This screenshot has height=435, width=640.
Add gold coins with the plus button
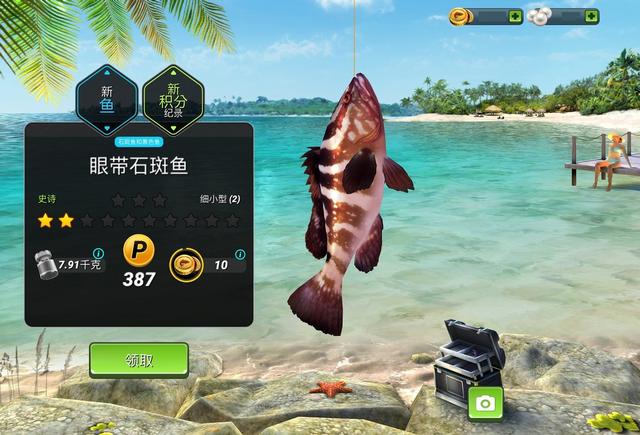(x=515, y=16)
